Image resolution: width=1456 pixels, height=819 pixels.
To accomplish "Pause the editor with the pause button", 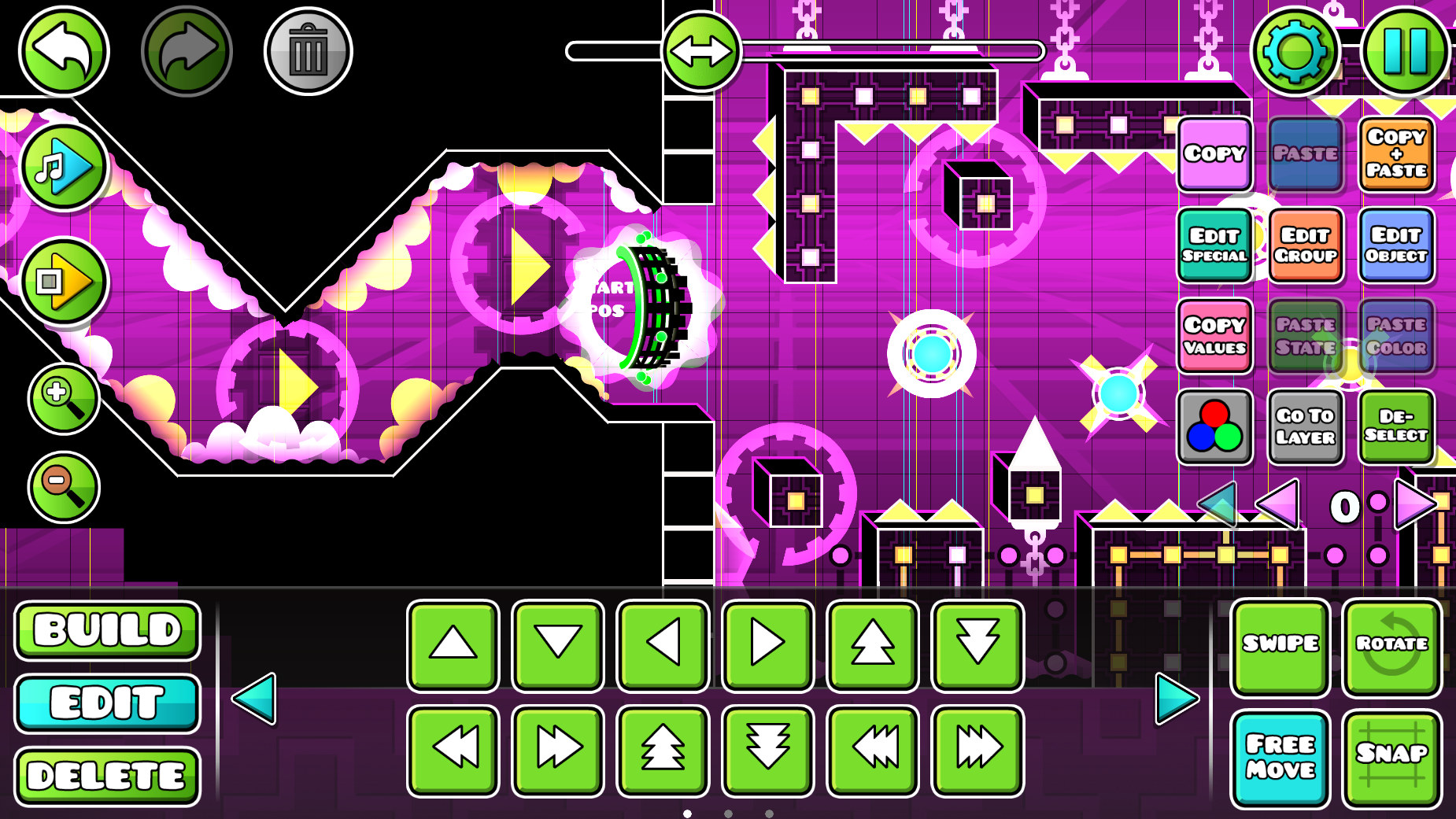I will coord(1406,51).
